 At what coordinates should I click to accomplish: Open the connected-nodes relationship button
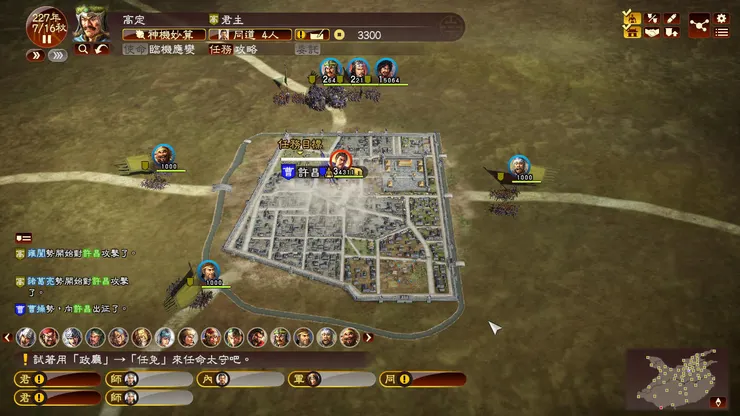tap(698, 23)
